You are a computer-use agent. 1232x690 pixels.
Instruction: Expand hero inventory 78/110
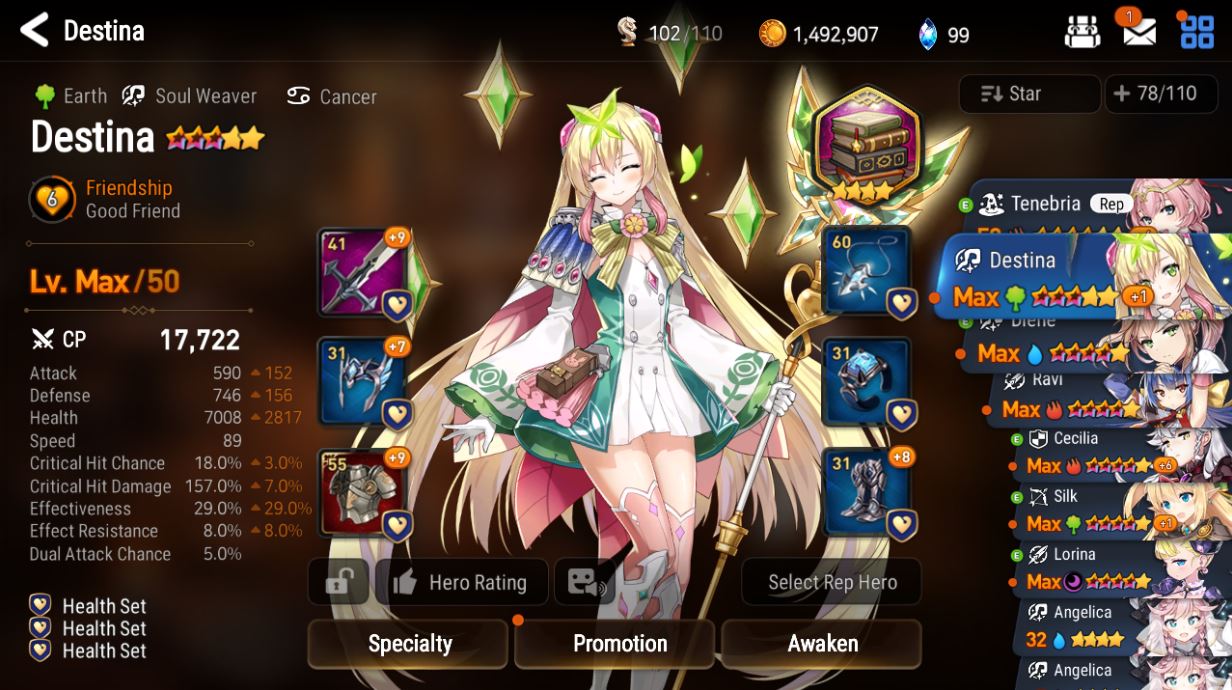point(1155,94)
